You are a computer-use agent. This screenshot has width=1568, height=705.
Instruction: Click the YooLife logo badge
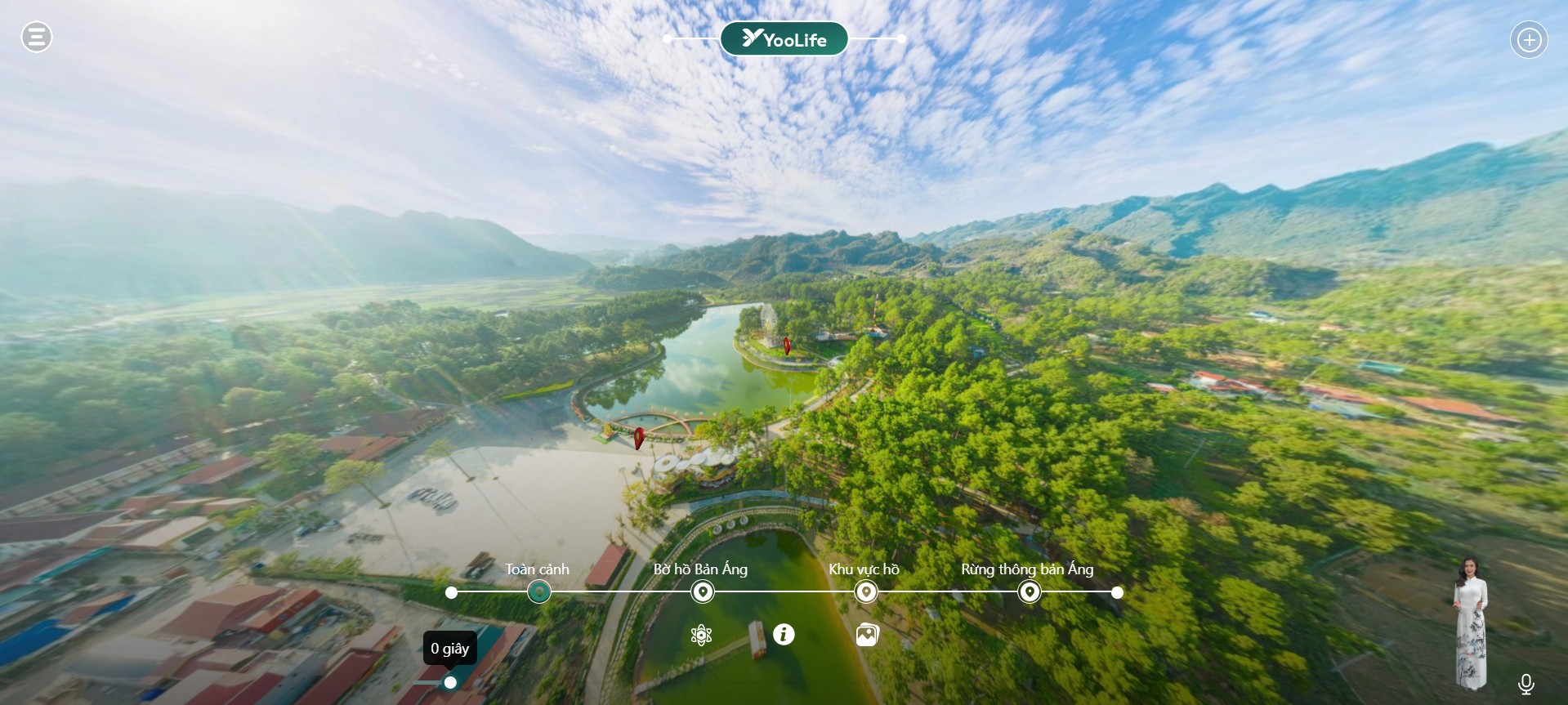click(784, 39)
